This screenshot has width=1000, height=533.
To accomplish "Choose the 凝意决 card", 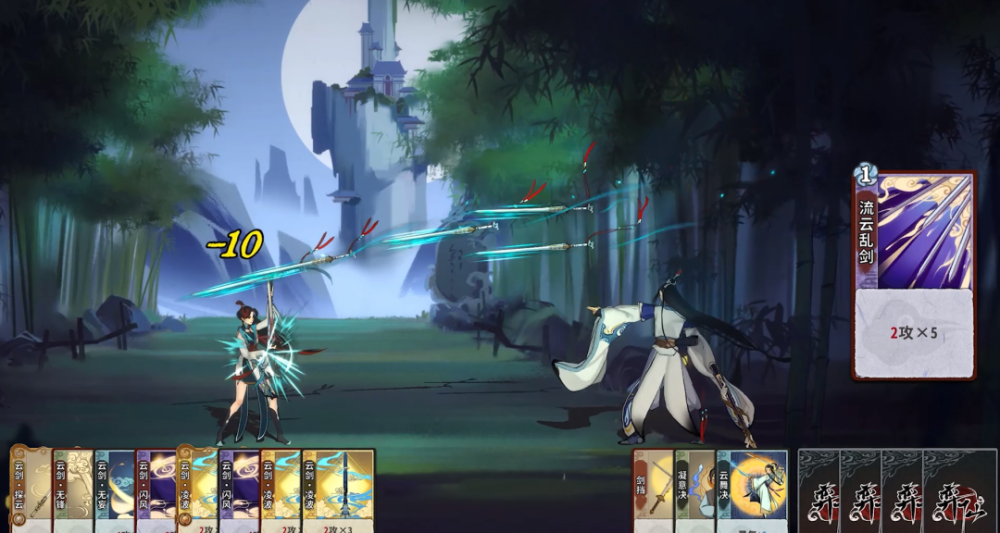I will [x=695, y=490].
